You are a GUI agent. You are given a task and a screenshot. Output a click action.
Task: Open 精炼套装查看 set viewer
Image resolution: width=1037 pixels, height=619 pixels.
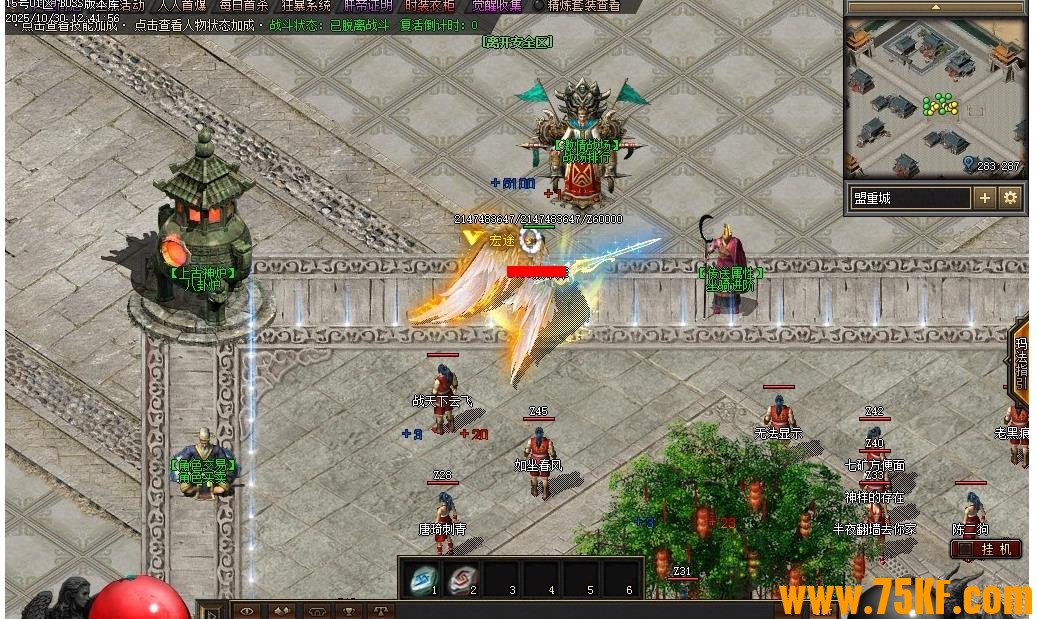click(x=582, y=5)
